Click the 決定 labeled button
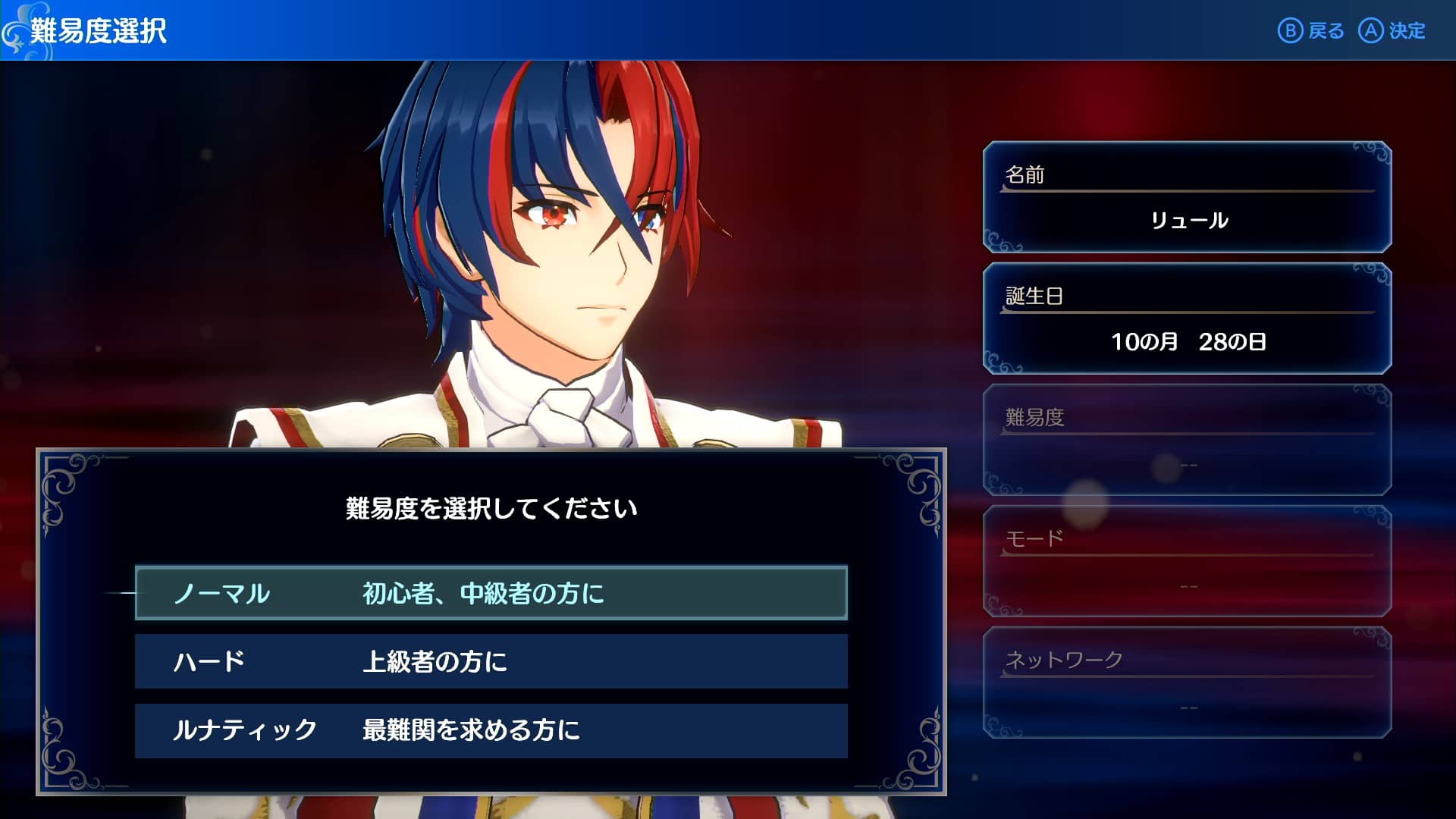1456x819 pixels. [1407, 31]
